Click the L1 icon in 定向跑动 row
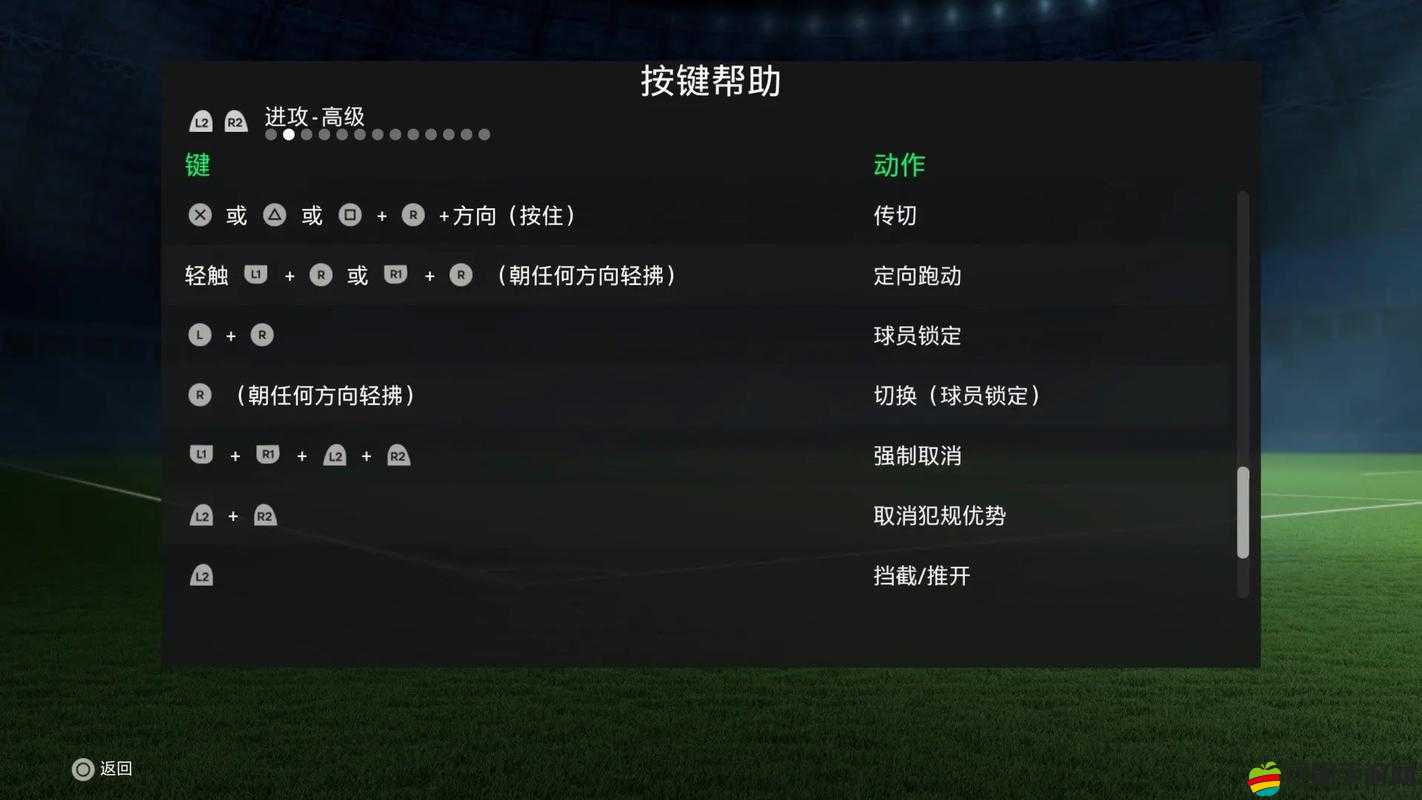The image size is (1422, 800). pyautogui.click(x=256, y=275)
